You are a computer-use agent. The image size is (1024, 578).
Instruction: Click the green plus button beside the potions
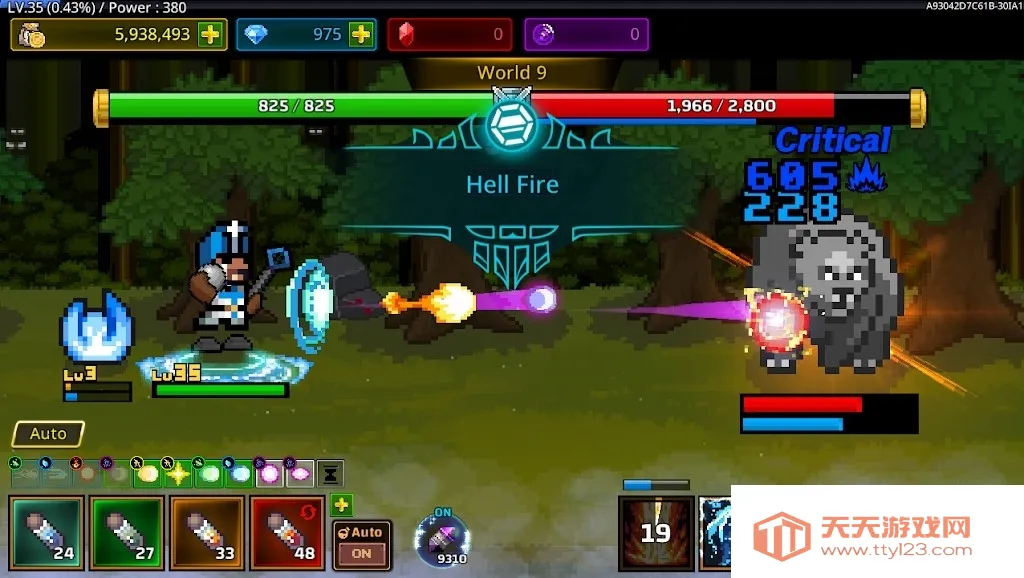click(x=342, y=505)
